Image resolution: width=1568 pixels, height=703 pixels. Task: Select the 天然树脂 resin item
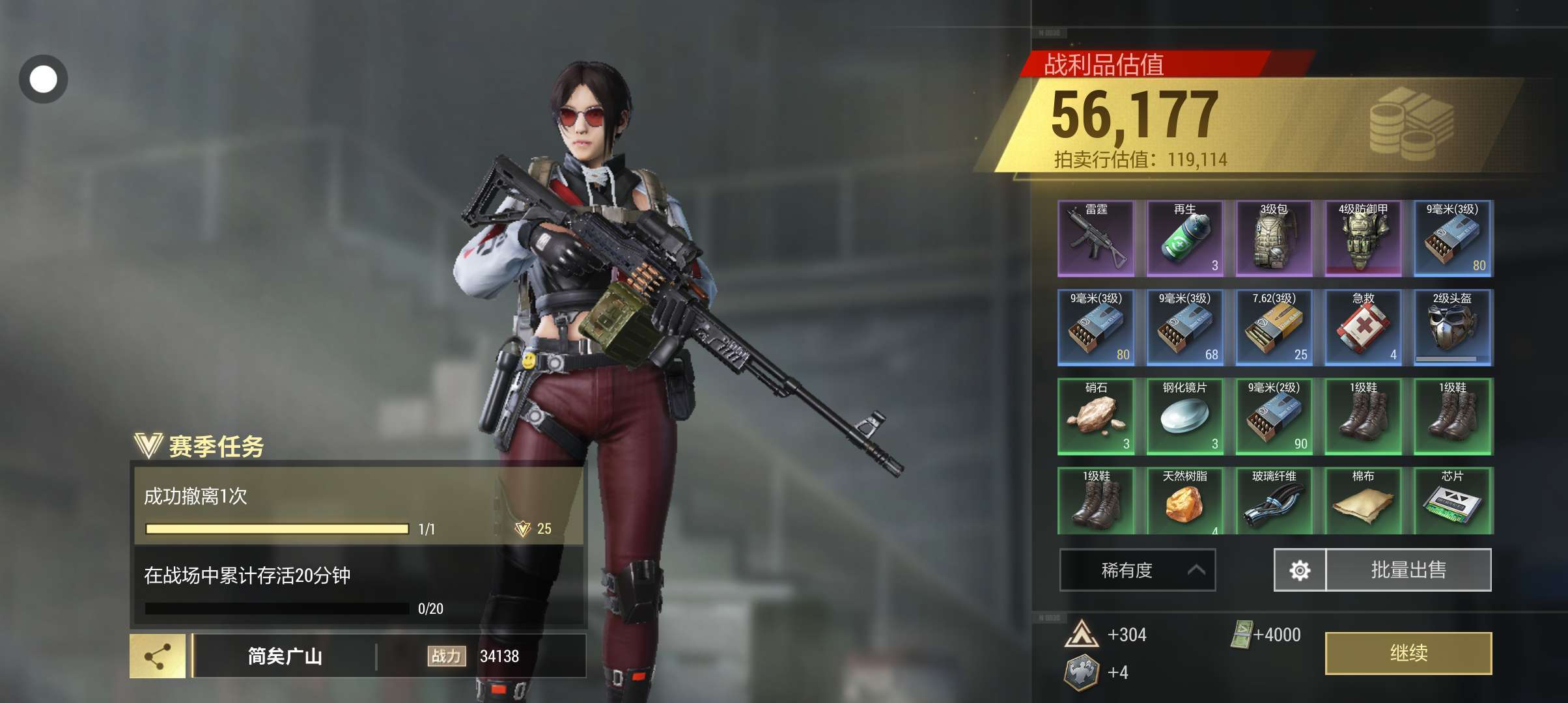tap(1185, 501)
